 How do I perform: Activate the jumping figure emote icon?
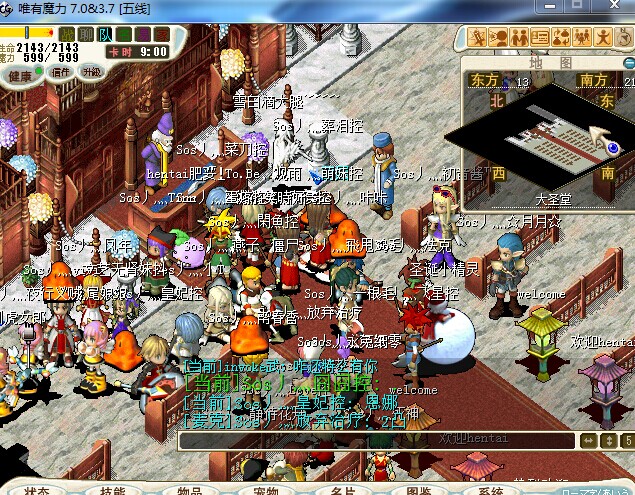pyautogui.click(x=603, y=38)
